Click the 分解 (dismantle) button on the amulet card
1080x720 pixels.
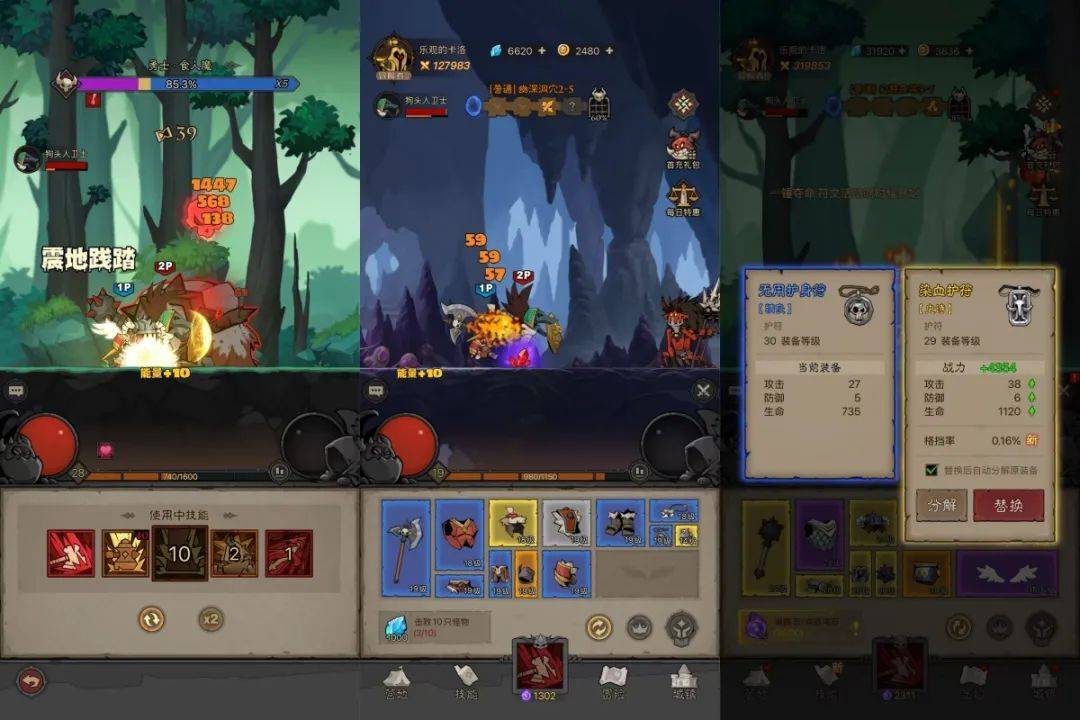click(x=941, y=505)
